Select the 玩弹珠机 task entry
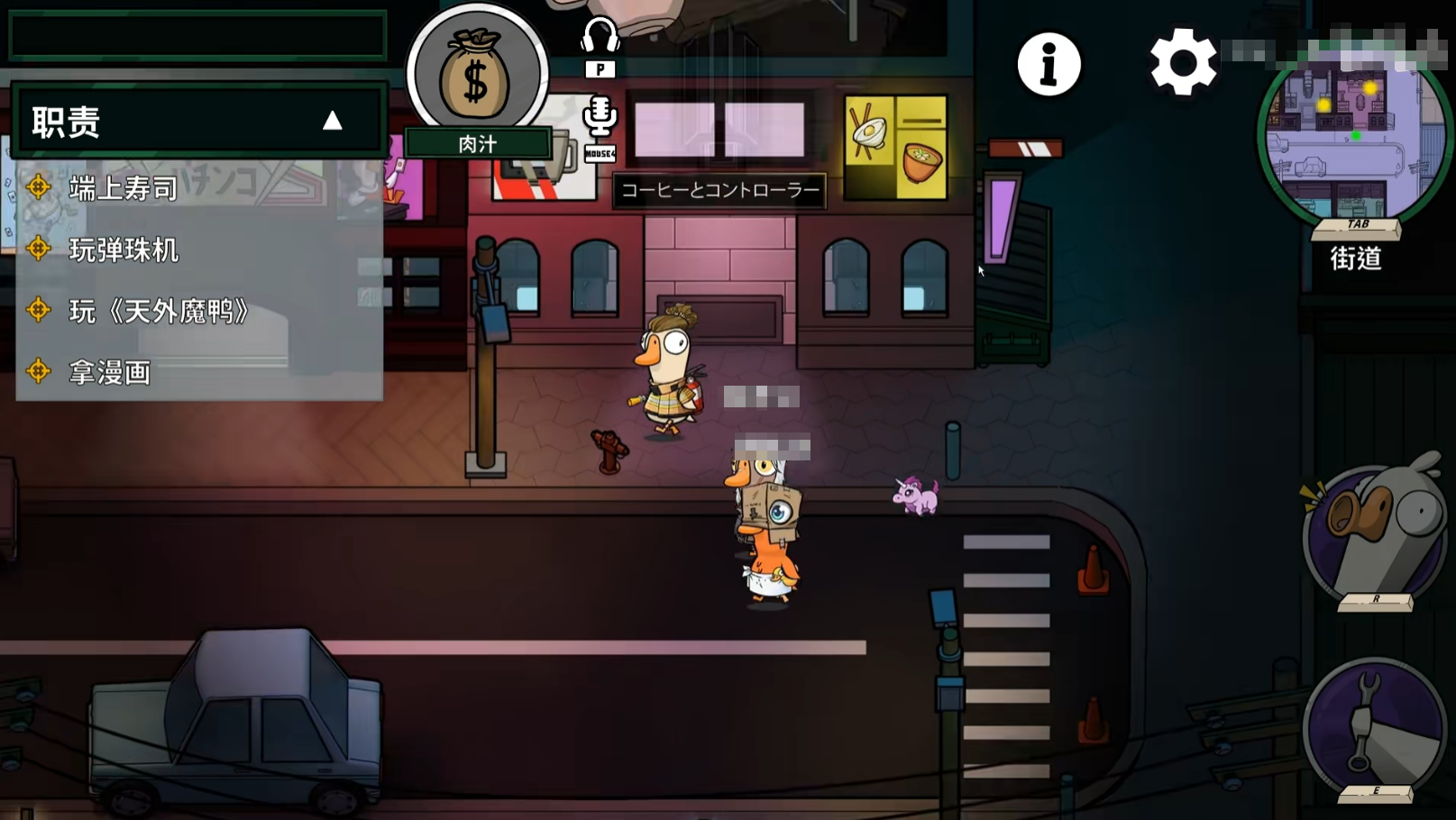 (124, 250)
